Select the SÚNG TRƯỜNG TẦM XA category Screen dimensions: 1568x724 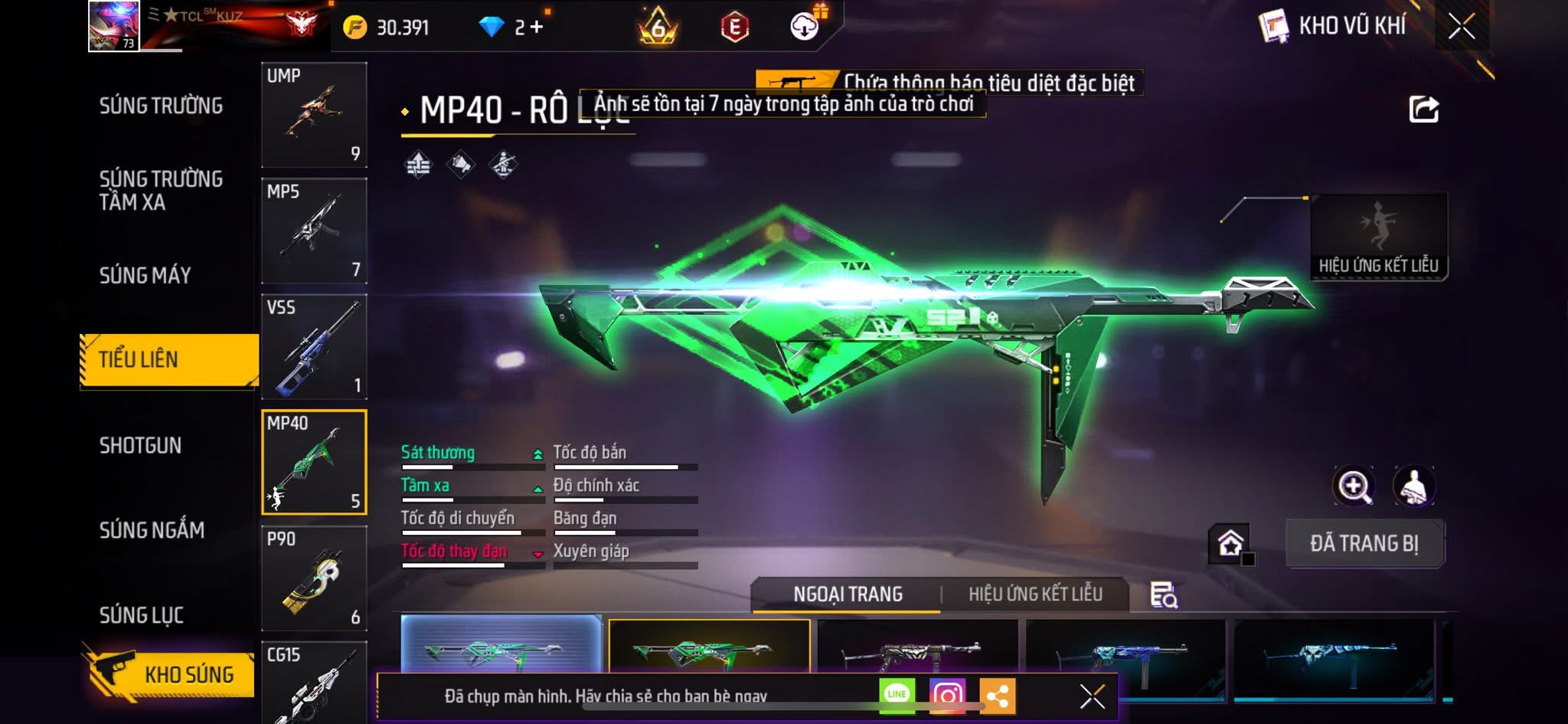point(161,190)
